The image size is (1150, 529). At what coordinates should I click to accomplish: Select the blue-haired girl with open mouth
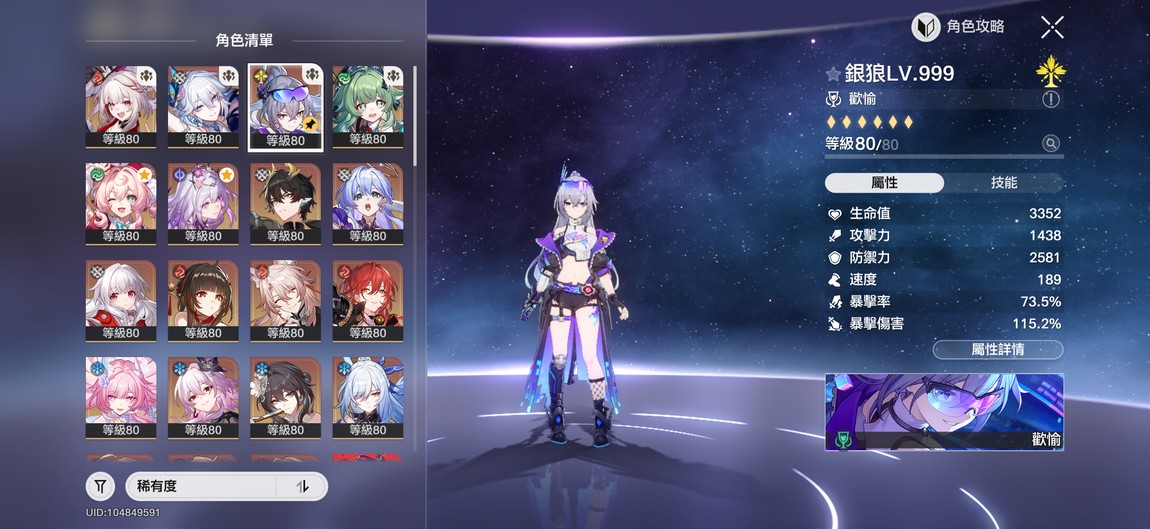[x=367, y=205]
